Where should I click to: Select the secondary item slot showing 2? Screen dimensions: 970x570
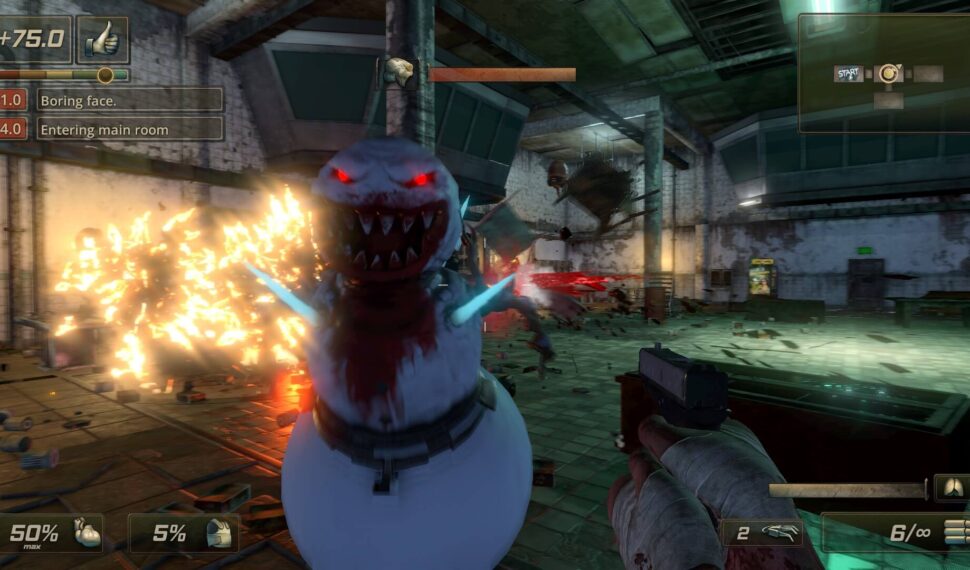pyautogui.click(x=760, y=533)
